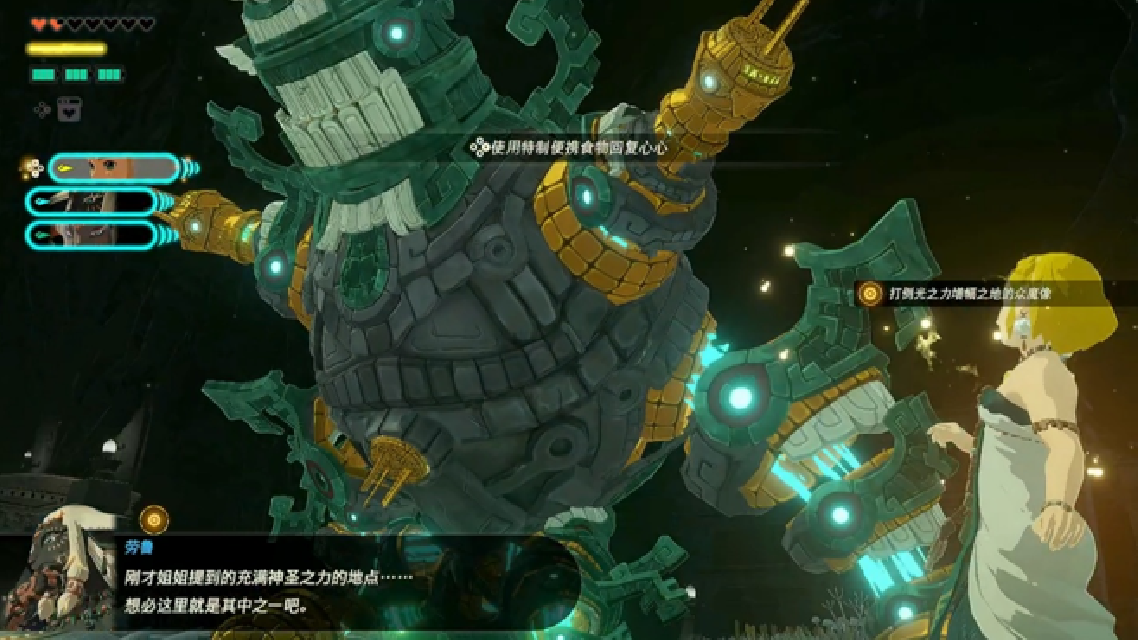The height and width of the screenshot is (640, 1138).
Task: Select the active character portrait with yellow marker
Action: pyautogui.click(x=113, y=168)
